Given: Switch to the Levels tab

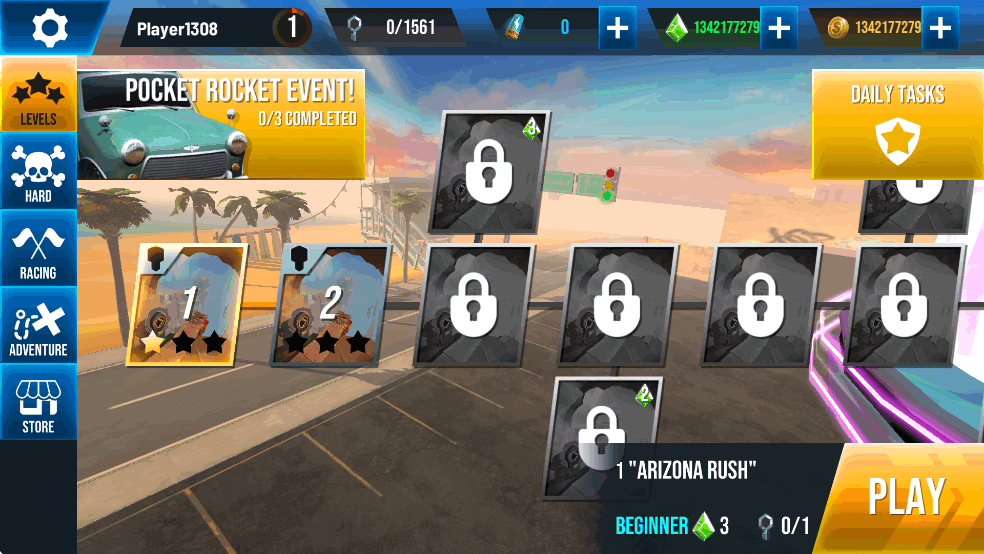Looking at the screenshot, I should 38,96.
